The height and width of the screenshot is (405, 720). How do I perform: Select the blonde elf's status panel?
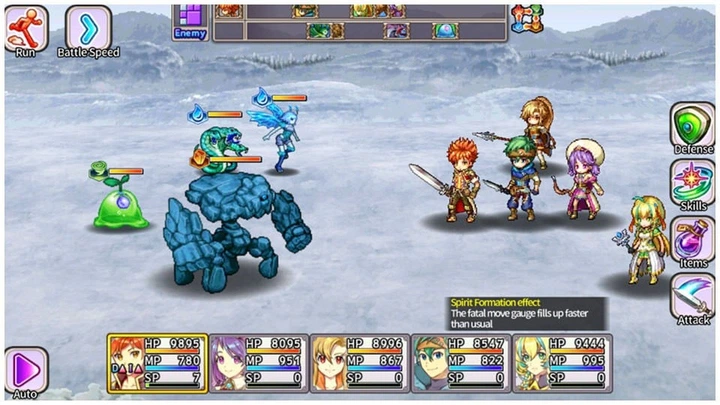pos(562,360)
